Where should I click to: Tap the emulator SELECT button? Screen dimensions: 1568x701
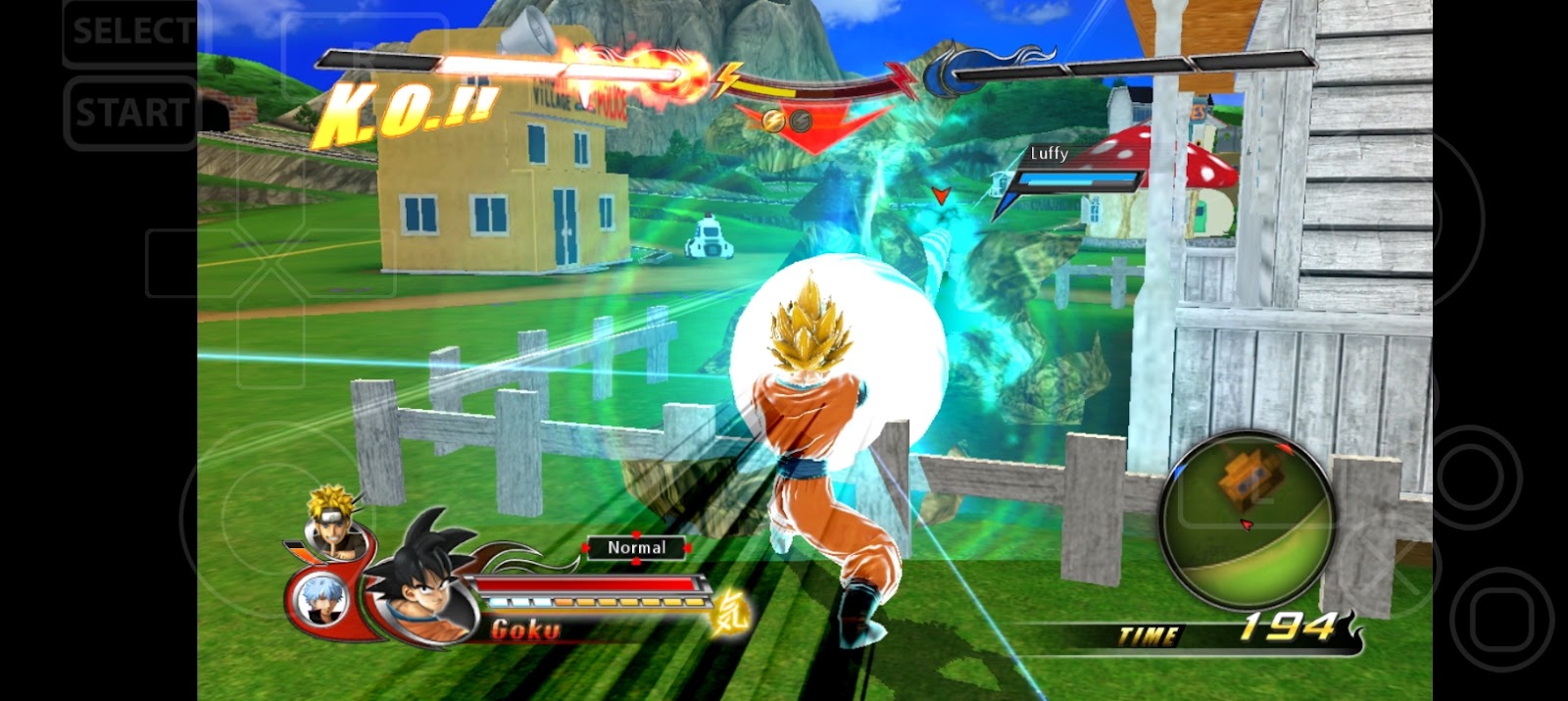[131, 31]
